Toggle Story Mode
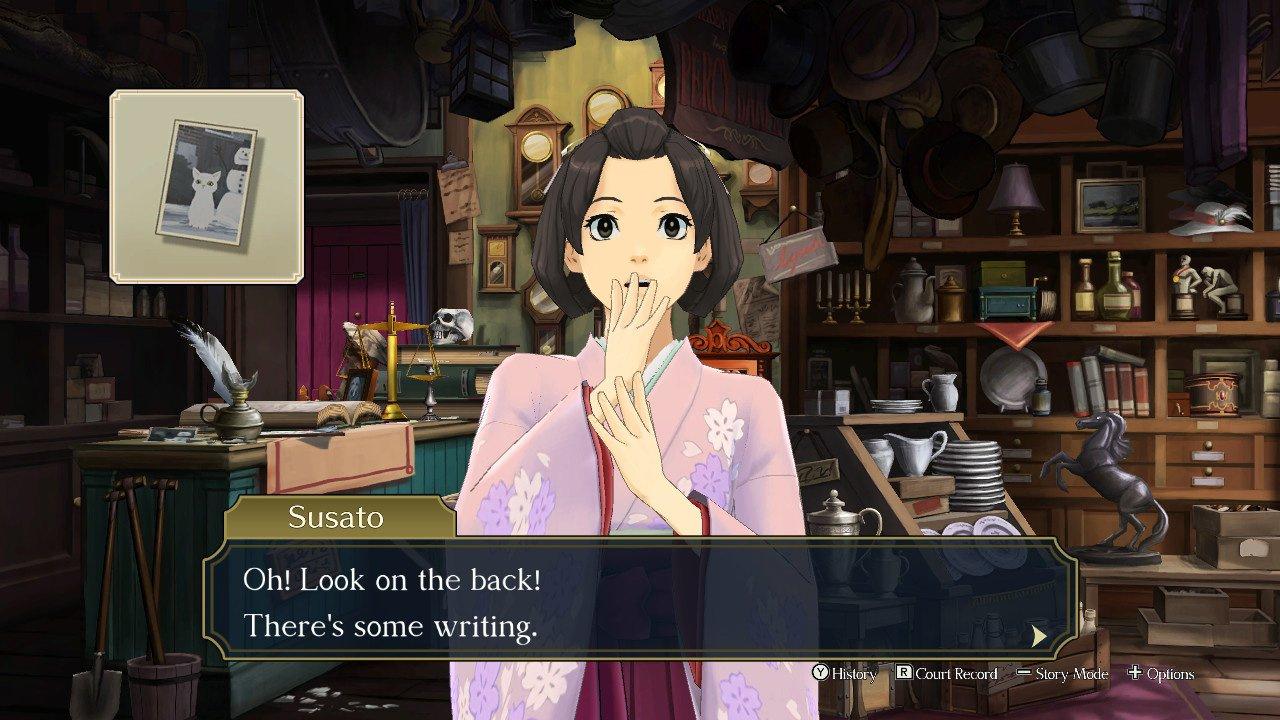The width and height of the screenshot is (1280, 720). 1062,674
